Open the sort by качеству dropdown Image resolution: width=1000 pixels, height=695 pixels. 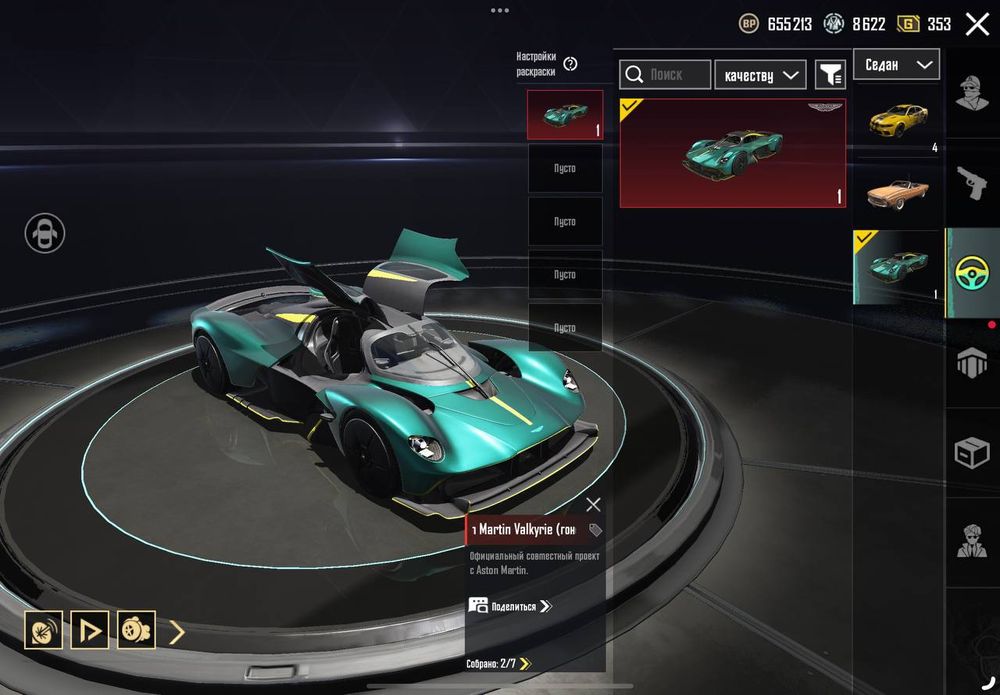pos(761,74)
